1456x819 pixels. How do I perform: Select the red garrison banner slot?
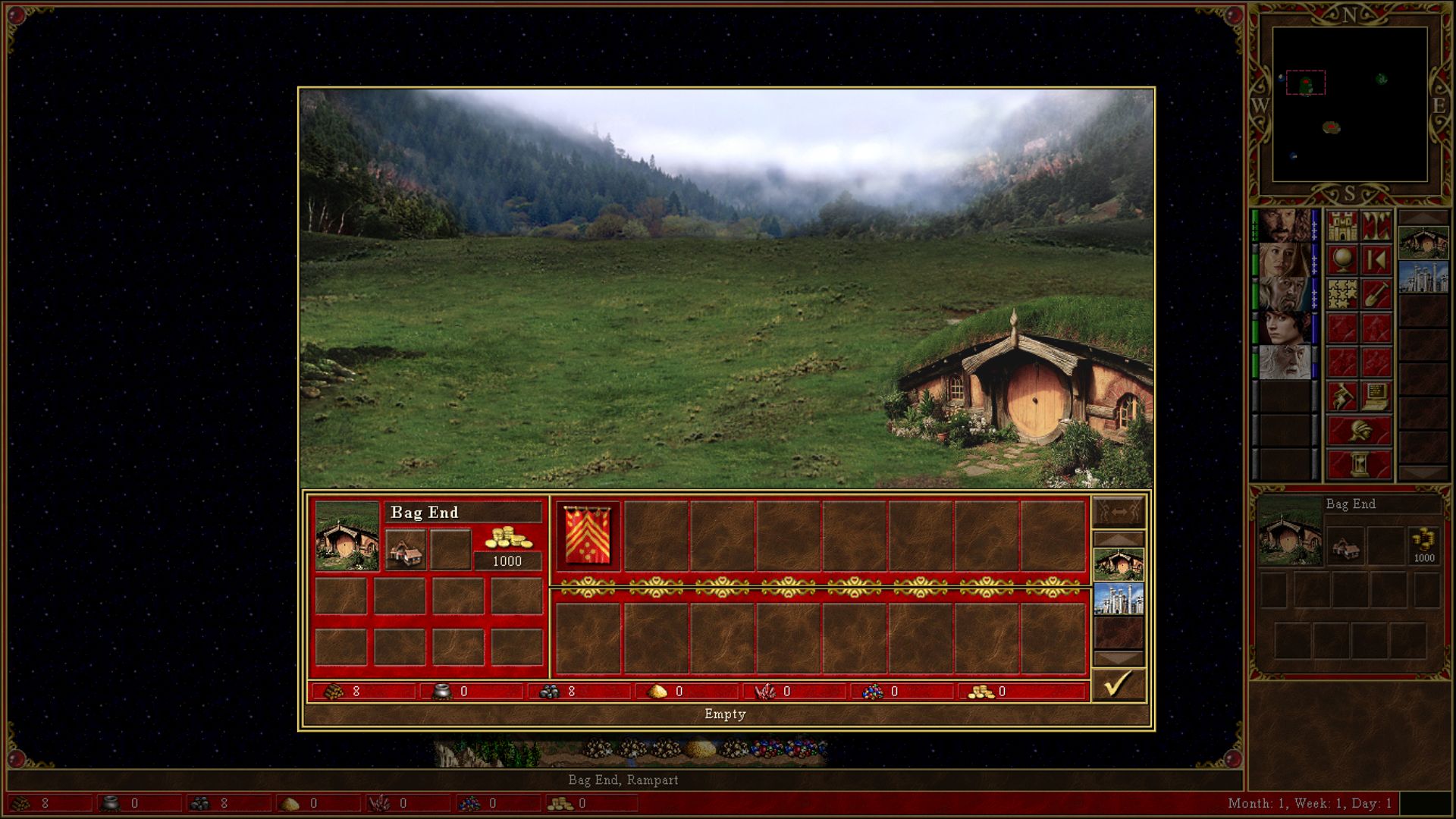tap(588, 536)
